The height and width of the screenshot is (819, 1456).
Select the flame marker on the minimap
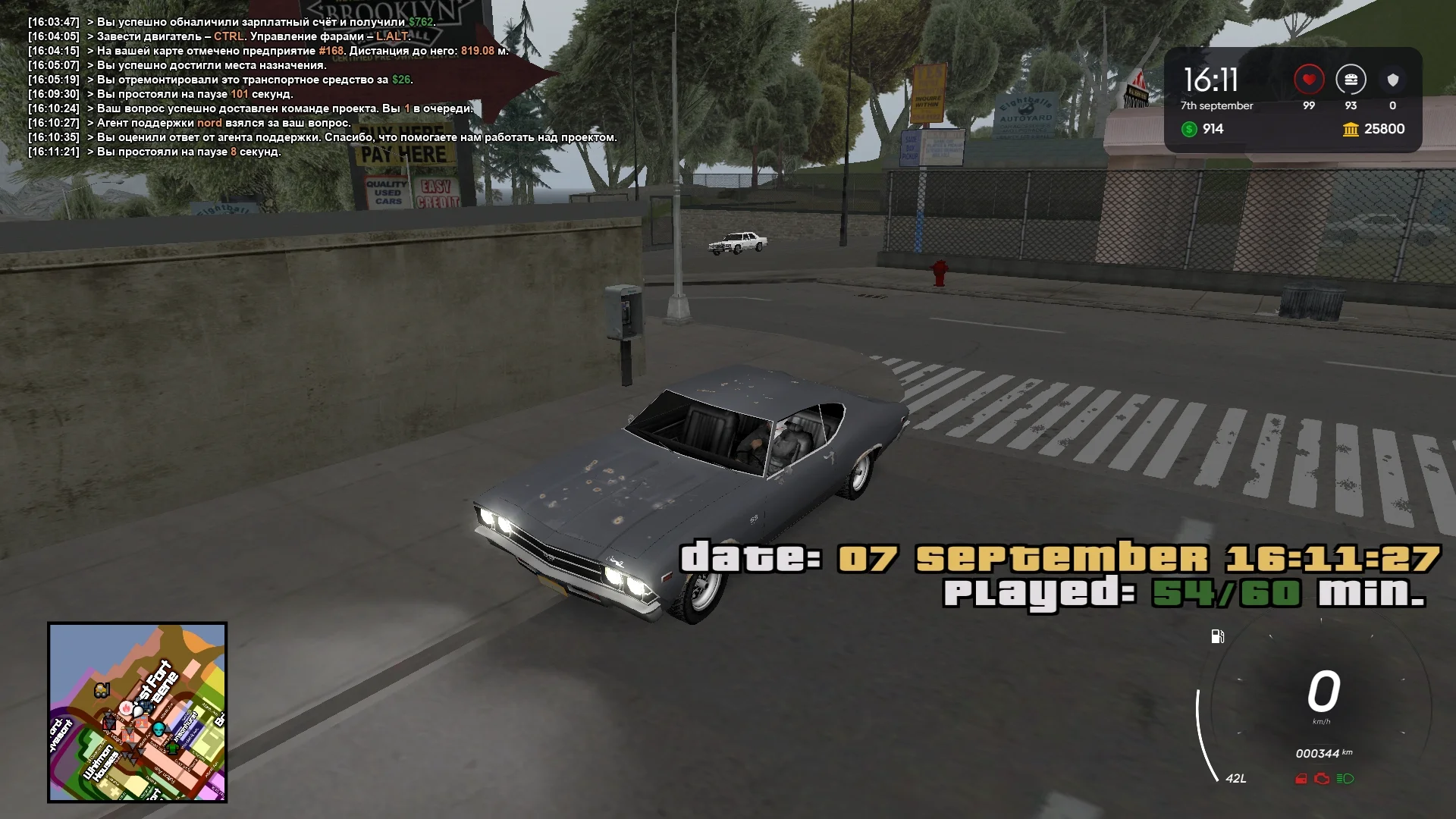(125, 709)
